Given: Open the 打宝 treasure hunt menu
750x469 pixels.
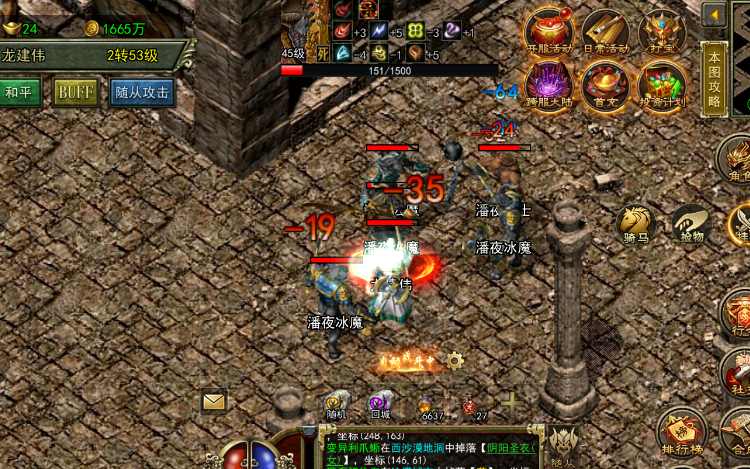Looking at the screenshot, I should tap(661, 31).
